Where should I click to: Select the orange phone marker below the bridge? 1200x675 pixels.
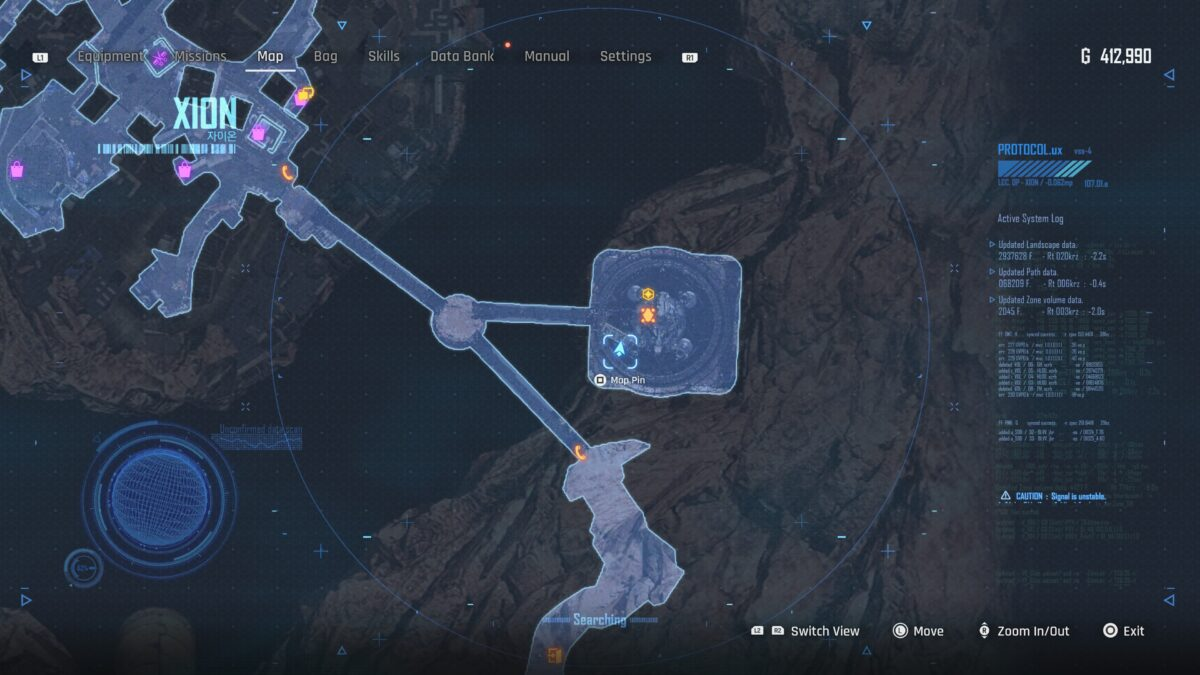click(582, 452)
